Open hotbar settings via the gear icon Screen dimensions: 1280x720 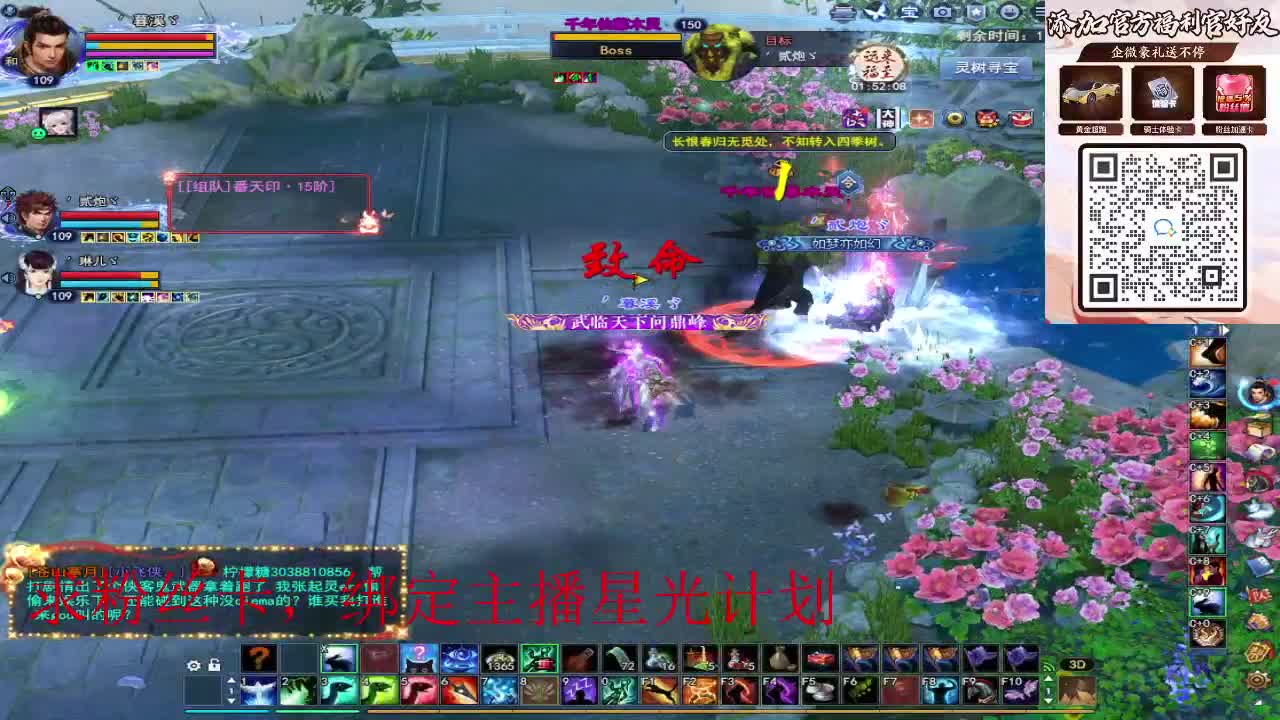(194, 665)
